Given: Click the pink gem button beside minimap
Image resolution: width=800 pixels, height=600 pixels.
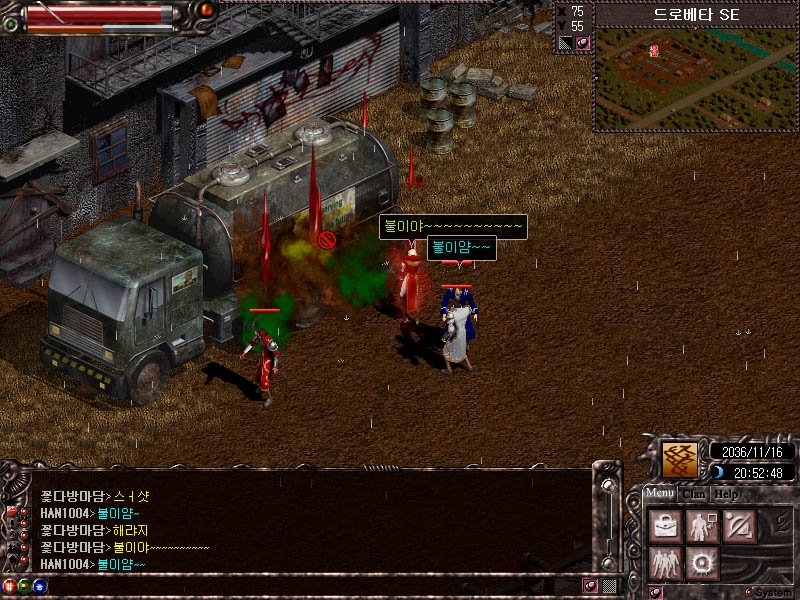Looking at the screenshot, I should pyautogui.click(x=582, y=43).
